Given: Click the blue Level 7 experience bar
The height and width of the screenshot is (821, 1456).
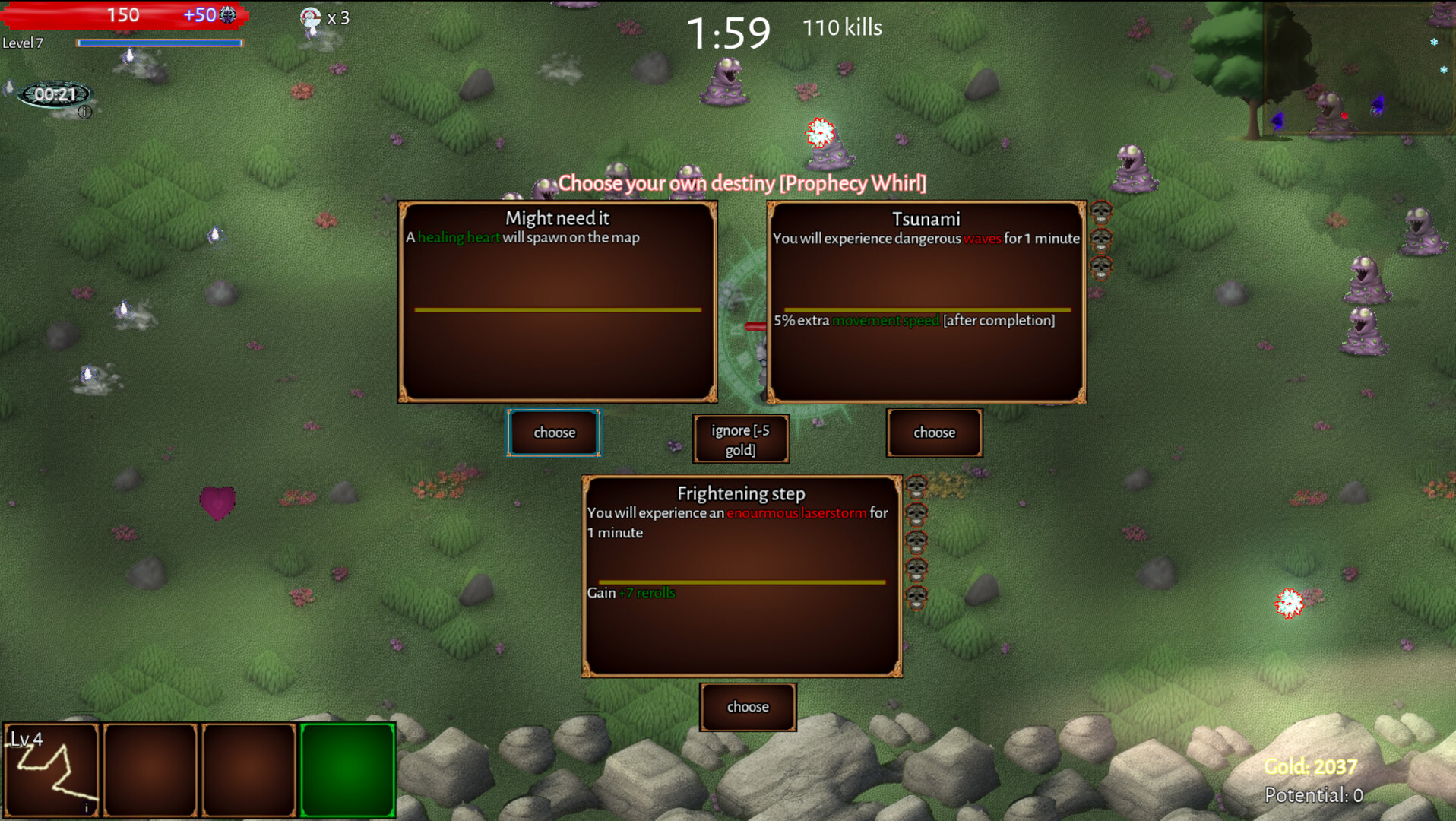Looking at the screenshot, I should [x=160, y=43].
